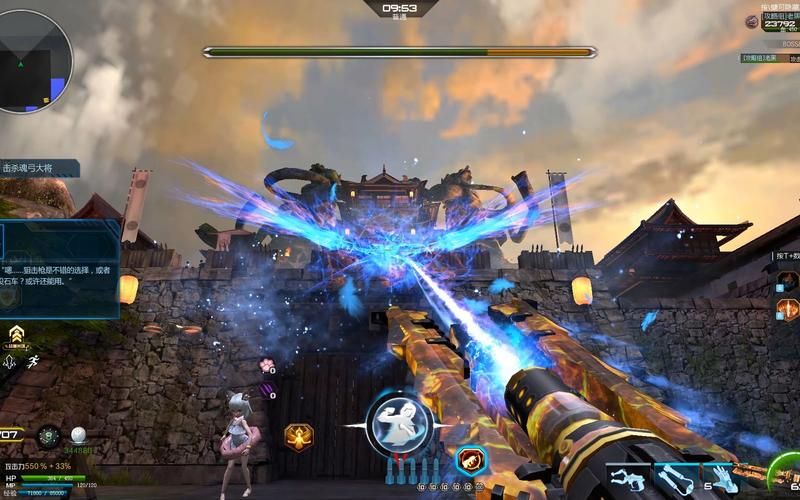Image resolution: width=800 pixels, height=500 pixels.
Task: Switch to the melee tool weapon slot
Action: coord(677,479)
